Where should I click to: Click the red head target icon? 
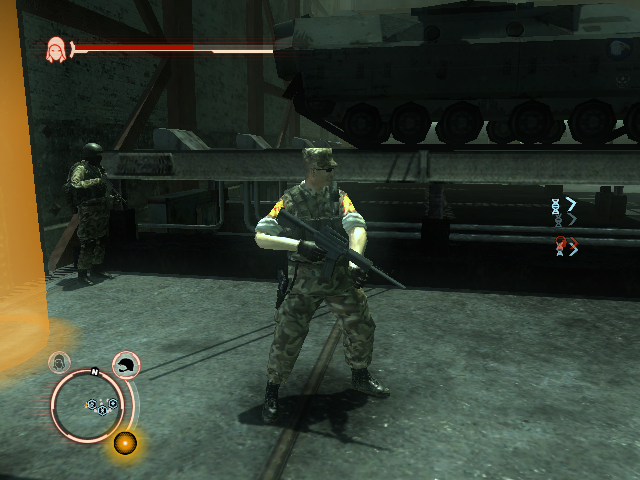[x=561, y=243]
